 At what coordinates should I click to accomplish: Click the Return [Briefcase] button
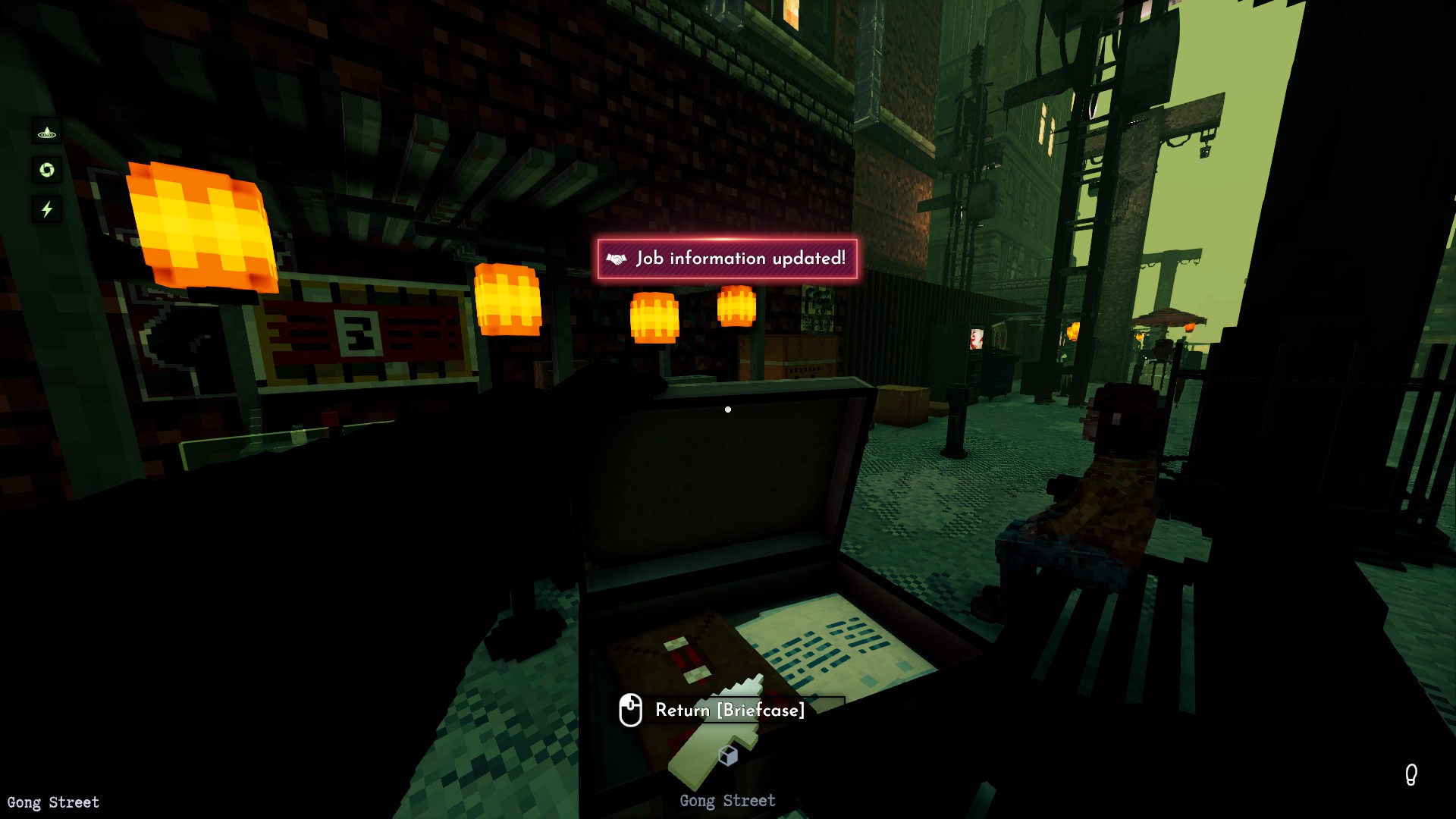730,711
